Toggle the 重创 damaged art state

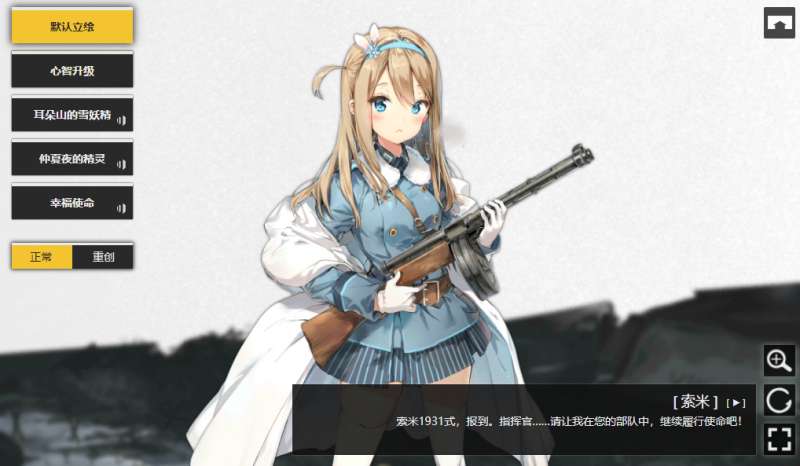click(x=103, y=256)
